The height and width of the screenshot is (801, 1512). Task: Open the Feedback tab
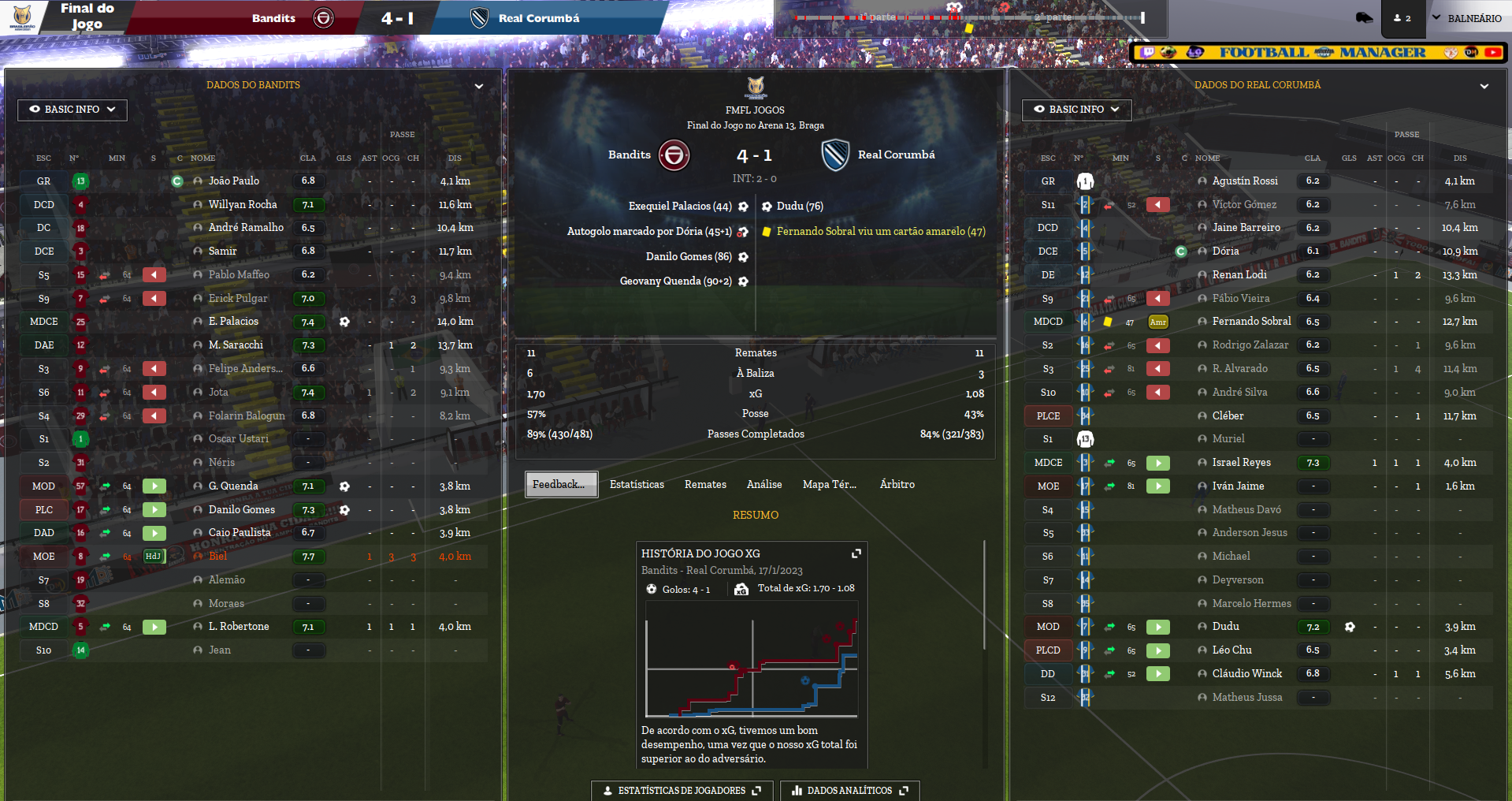[x=561, y=484]
